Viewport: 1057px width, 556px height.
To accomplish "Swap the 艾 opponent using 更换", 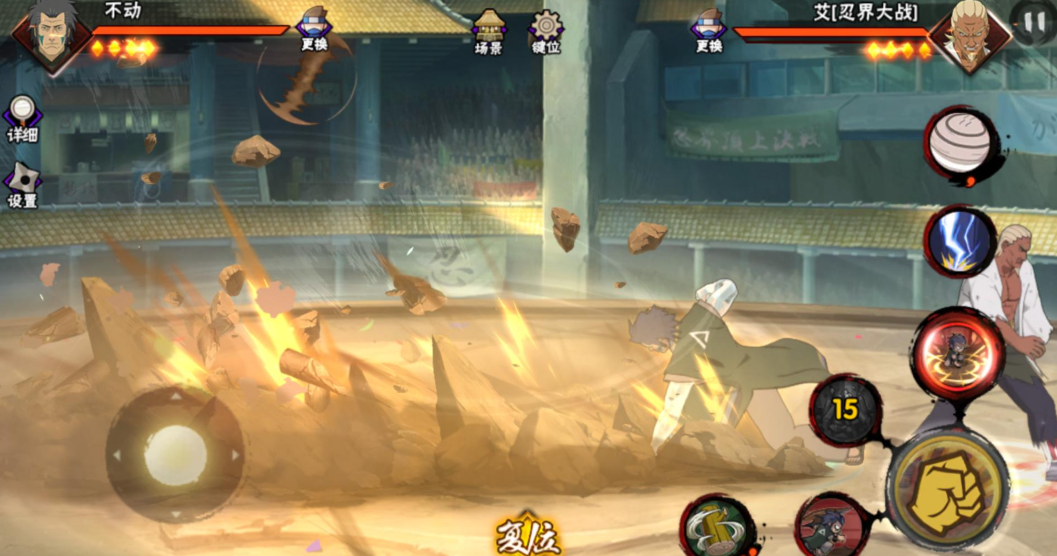I will point(708,30).
